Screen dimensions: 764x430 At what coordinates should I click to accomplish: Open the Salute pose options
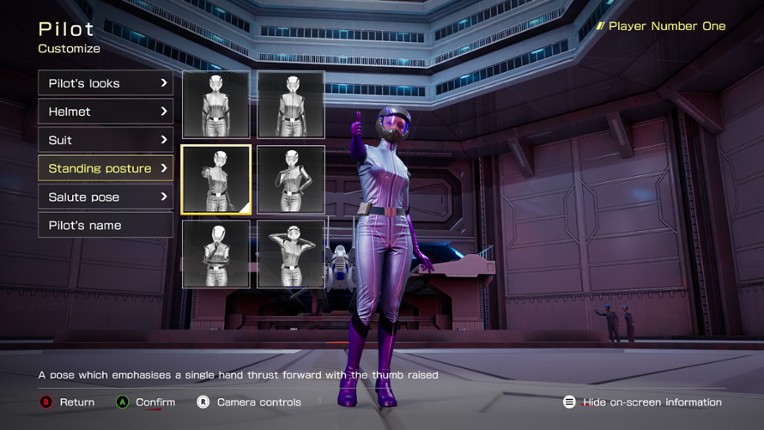click(x=105, y=197)
